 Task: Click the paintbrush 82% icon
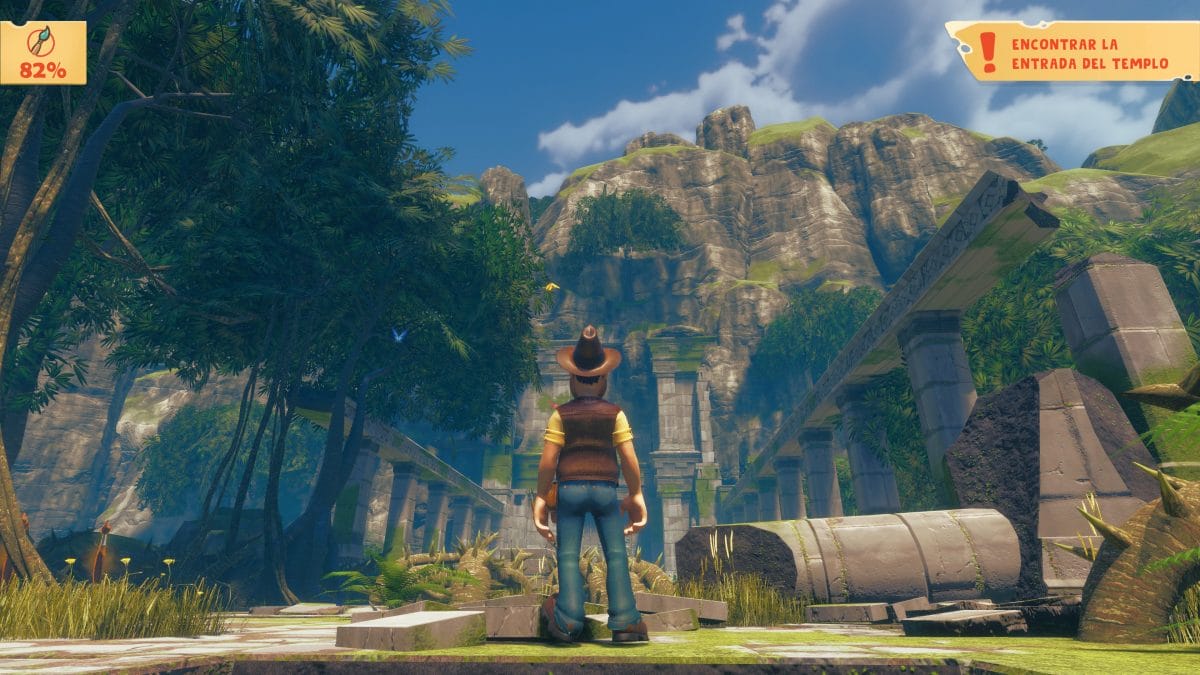42,43
